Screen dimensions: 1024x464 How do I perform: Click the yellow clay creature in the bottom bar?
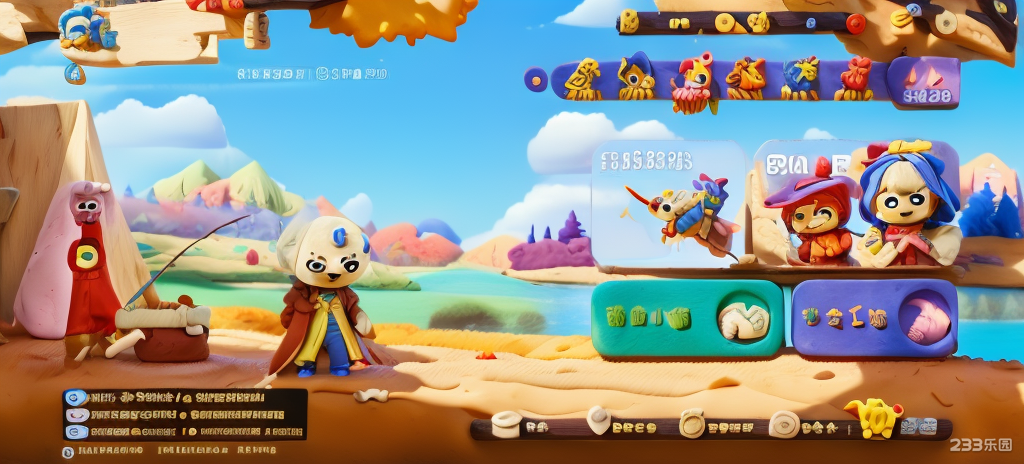(872, 417)
